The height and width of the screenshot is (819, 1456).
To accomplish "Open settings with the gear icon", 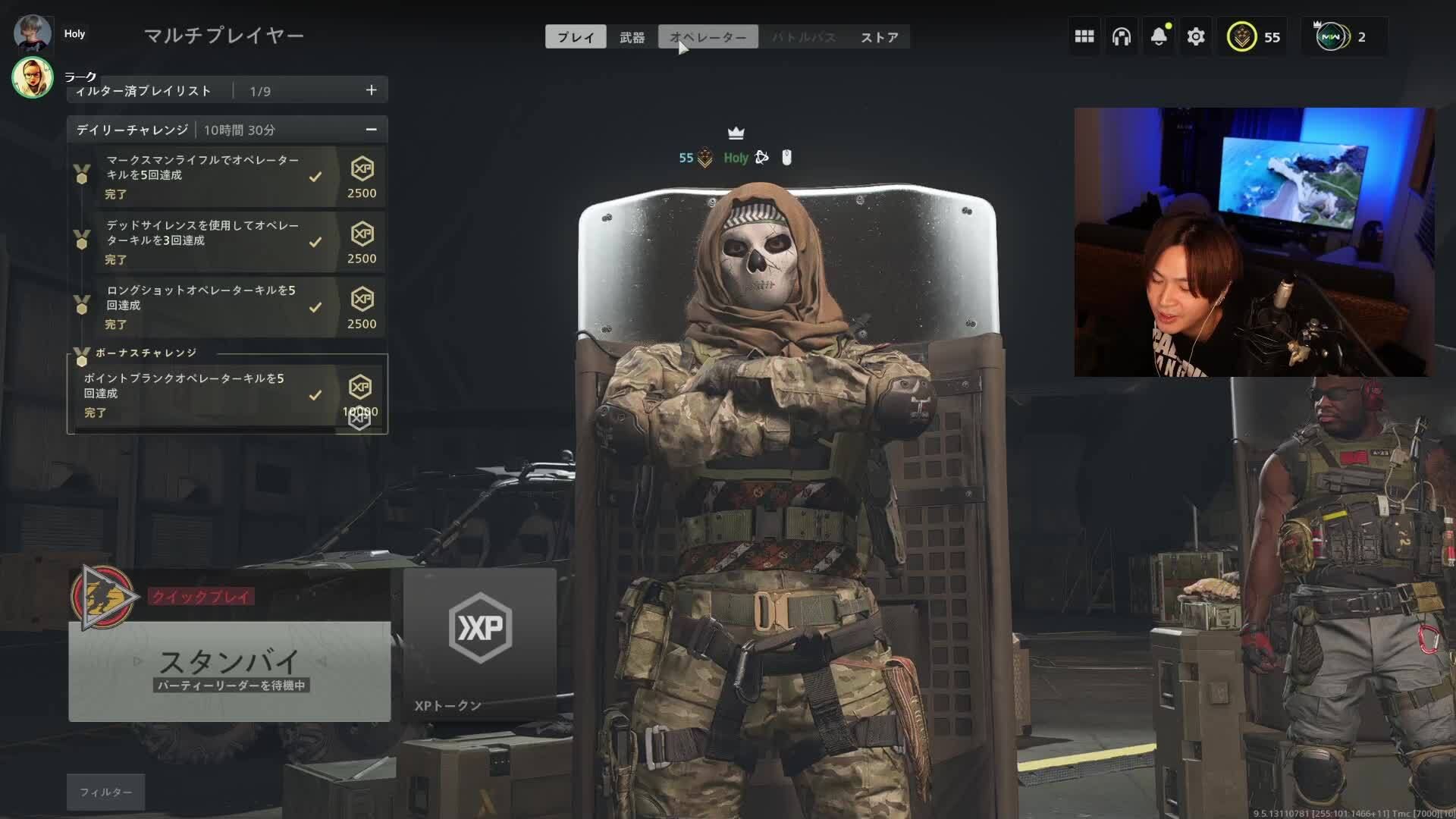I will 1196,36.
